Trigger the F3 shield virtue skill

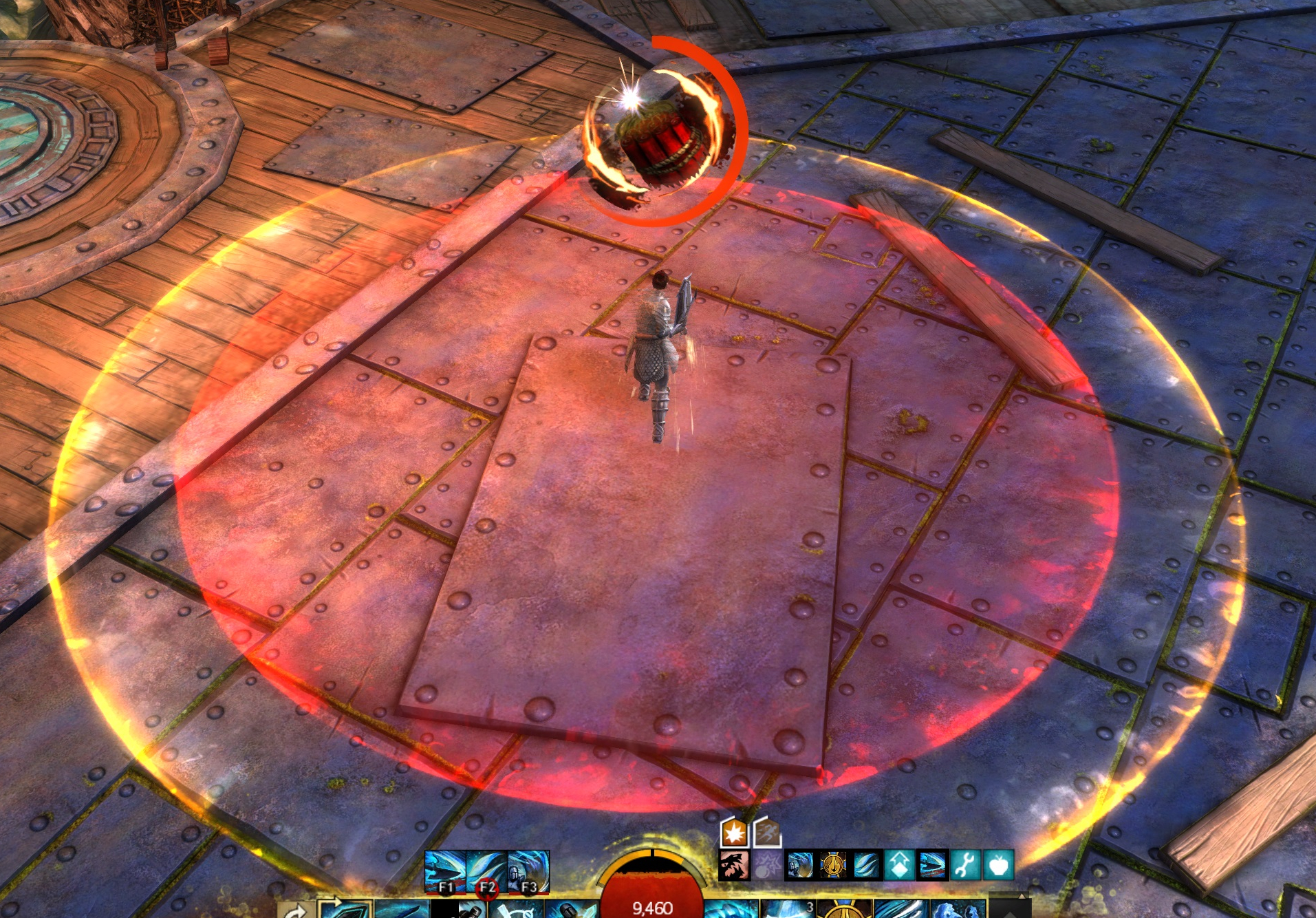[x=528, y=872]
